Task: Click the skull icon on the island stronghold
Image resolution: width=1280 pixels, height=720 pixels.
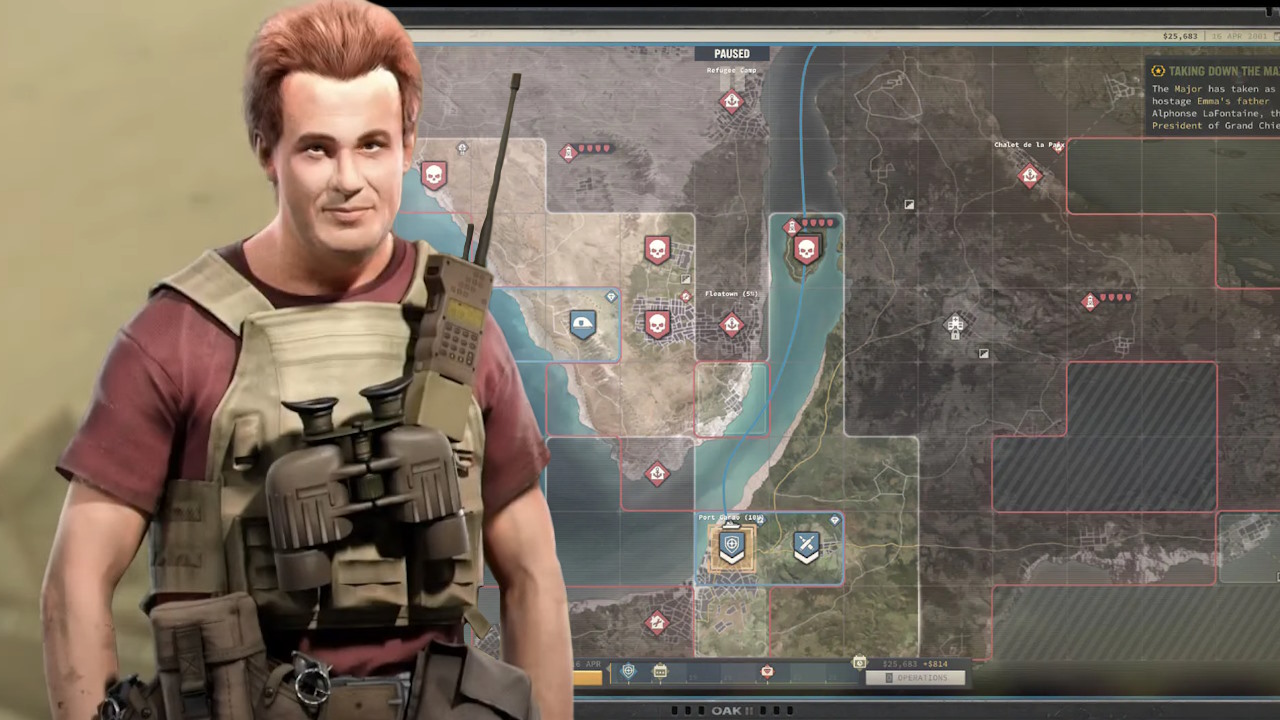Action: 808,248
